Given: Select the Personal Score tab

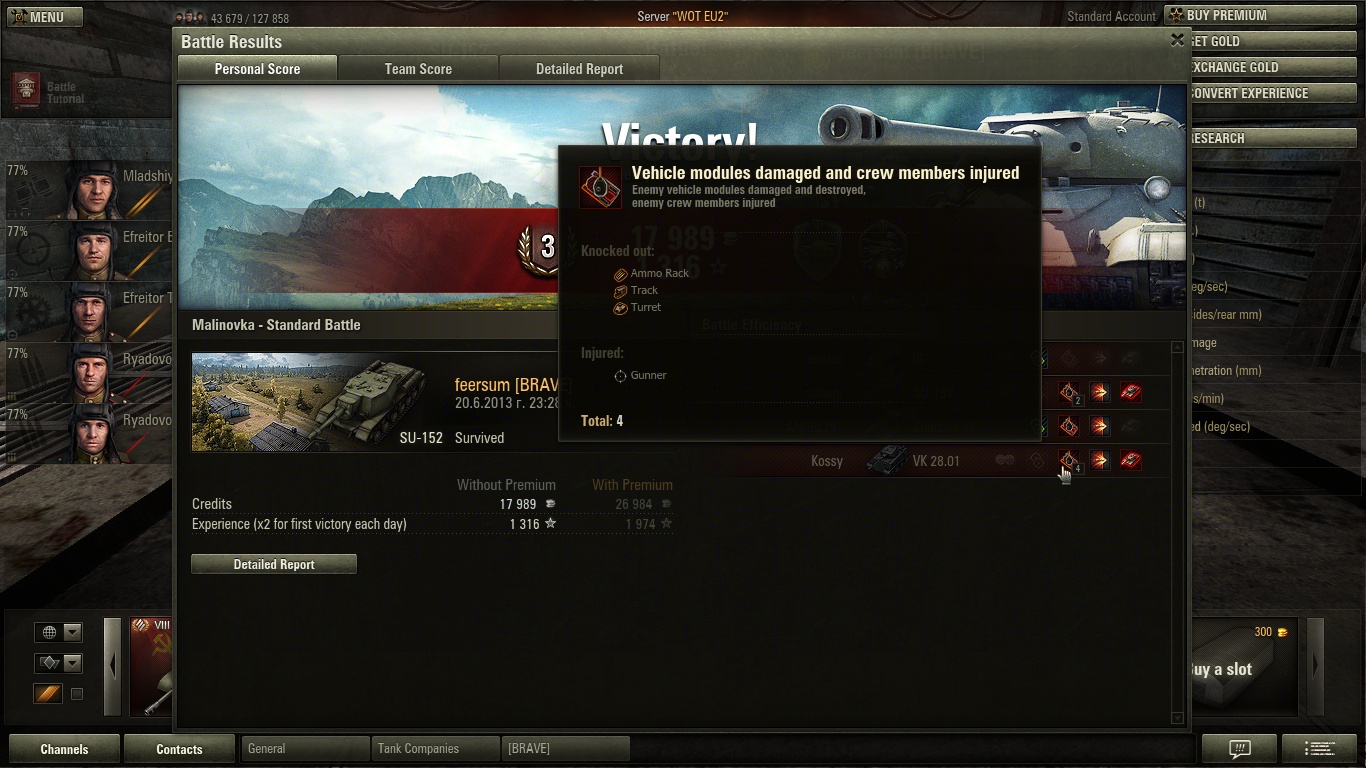Looking at the screenshot, I should (257, 69).
